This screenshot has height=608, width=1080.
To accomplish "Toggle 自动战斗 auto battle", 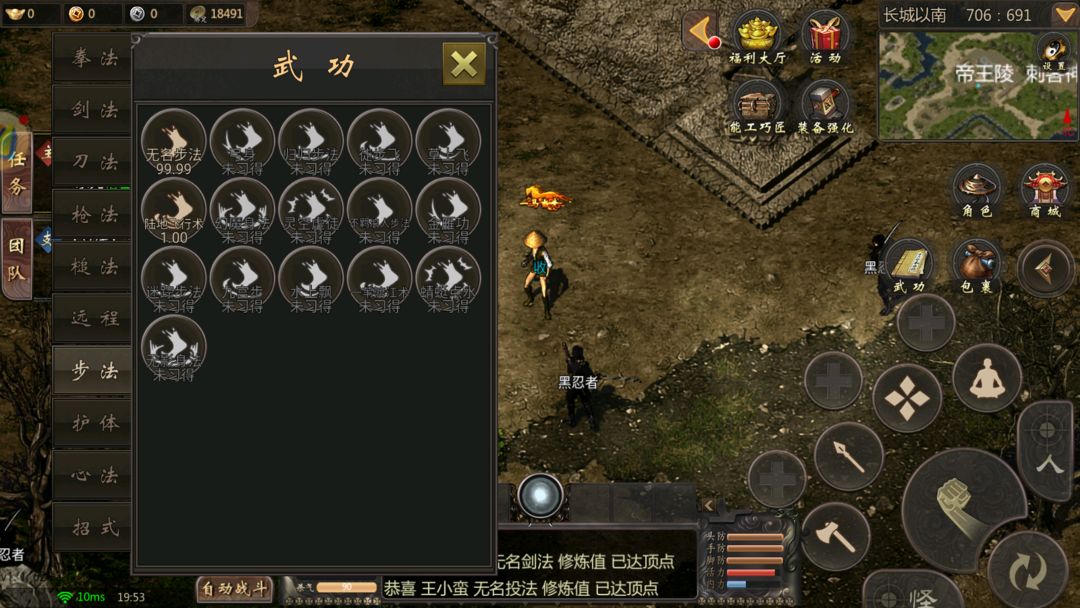I will [x=234, y=588].
